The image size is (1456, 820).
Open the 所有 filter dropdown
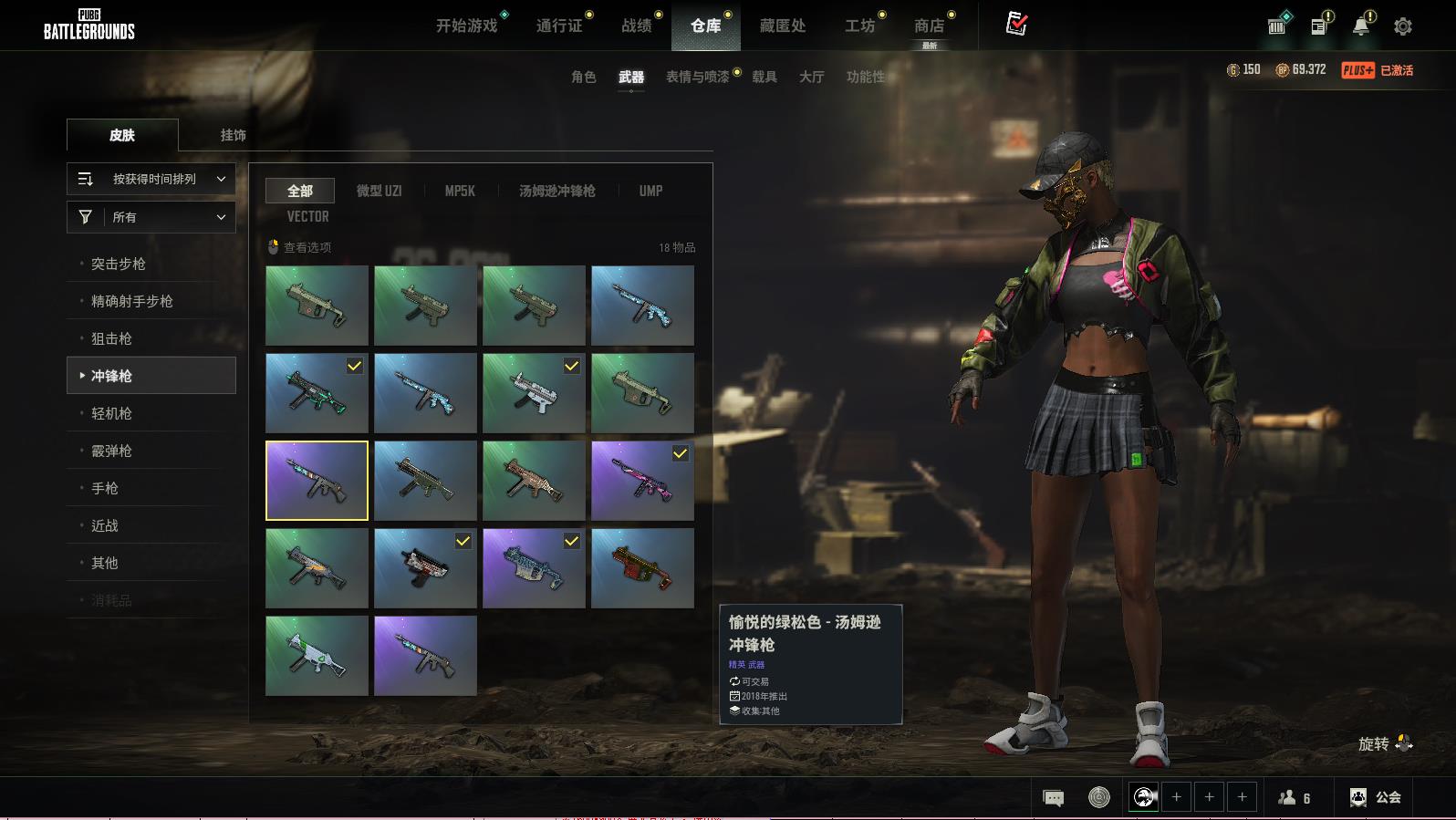coord(151,217)
